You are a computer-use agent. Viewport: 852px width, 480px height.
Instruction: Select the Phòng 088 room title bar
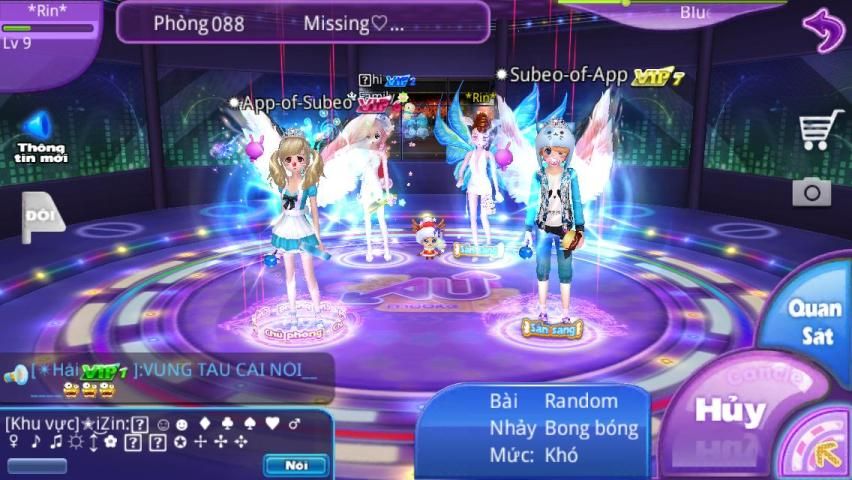click(303, 23)
